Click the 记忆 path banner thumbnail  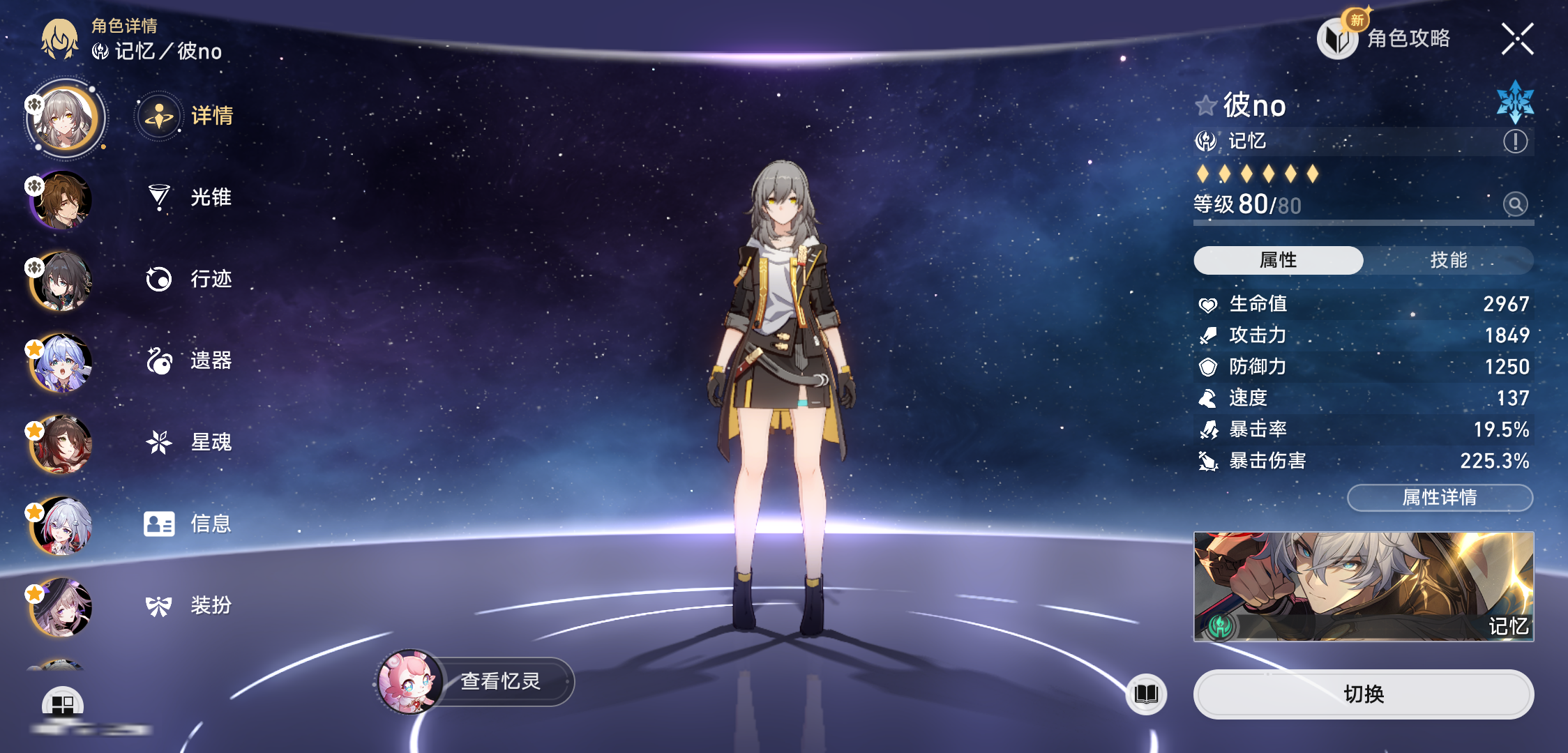tap(1363, 586)
